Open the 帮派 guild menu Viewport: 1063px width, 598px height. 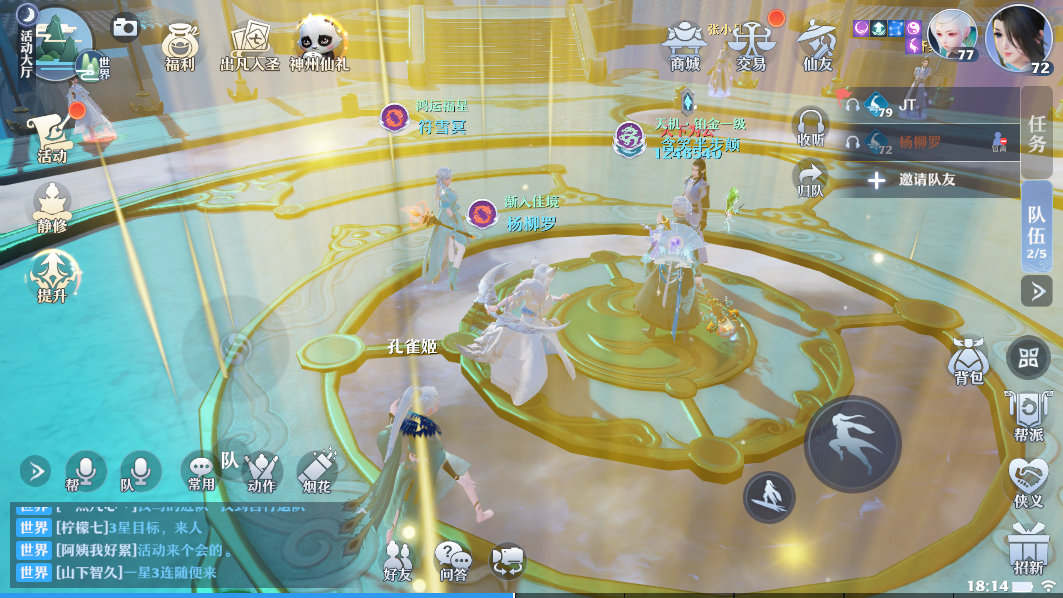1028,415
